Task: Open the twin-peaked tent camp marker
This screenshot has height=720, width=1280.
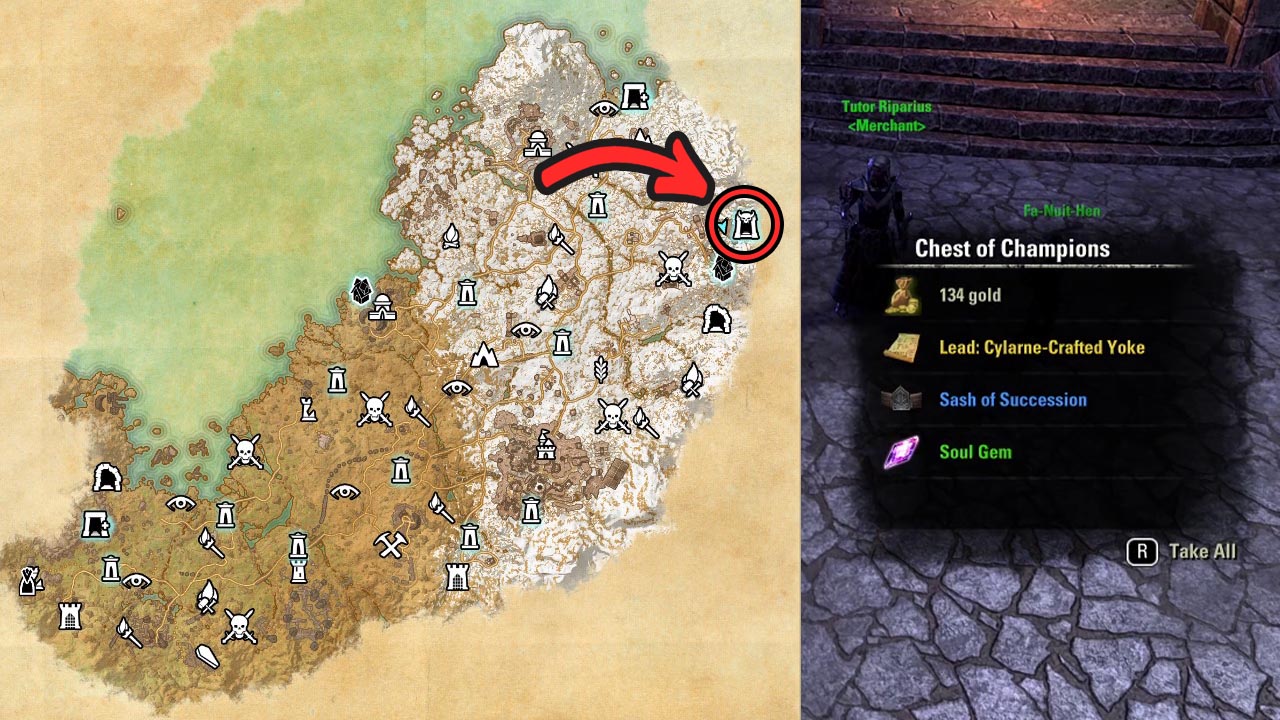Action: 485,355
